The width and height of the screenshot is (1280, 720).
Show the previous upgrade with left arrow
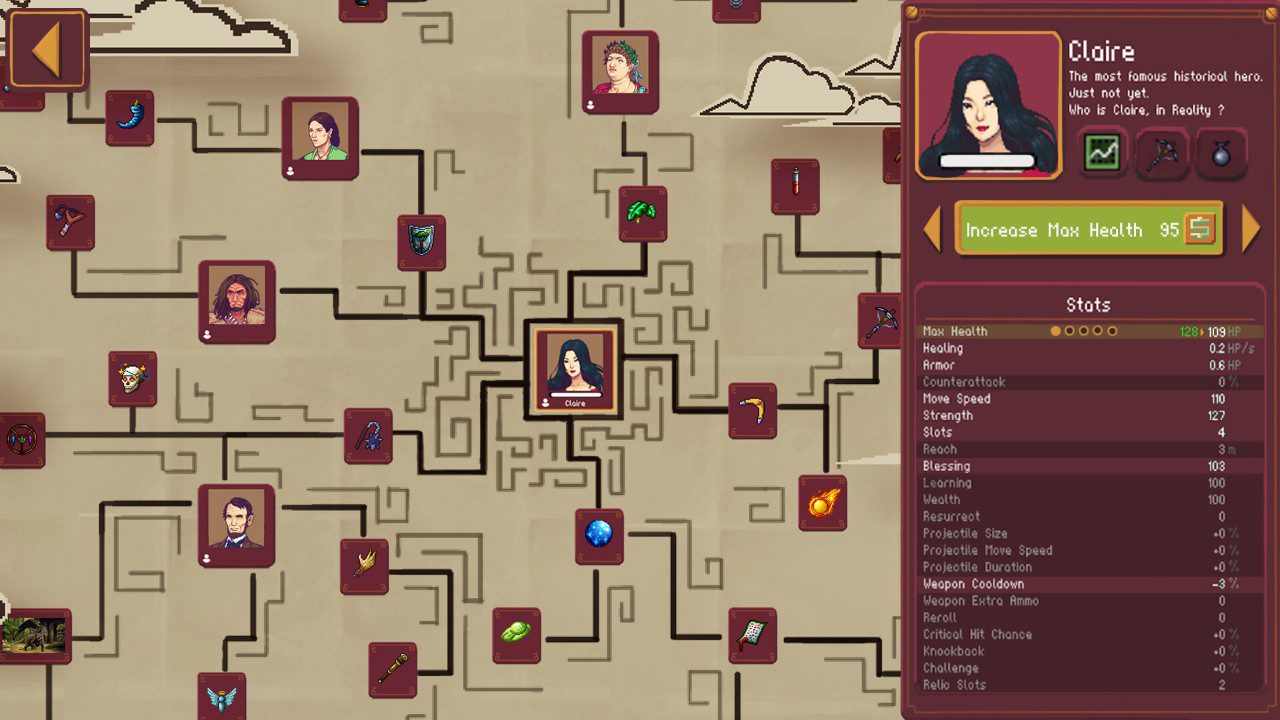point(933,229)
